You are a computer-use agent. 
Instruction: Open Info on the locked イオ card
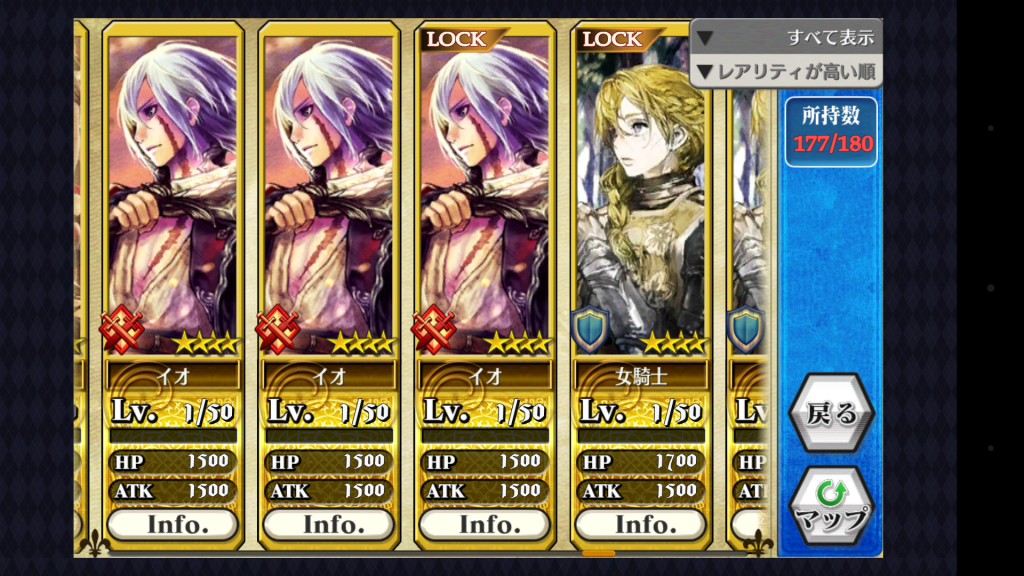(x=484, y=524)
